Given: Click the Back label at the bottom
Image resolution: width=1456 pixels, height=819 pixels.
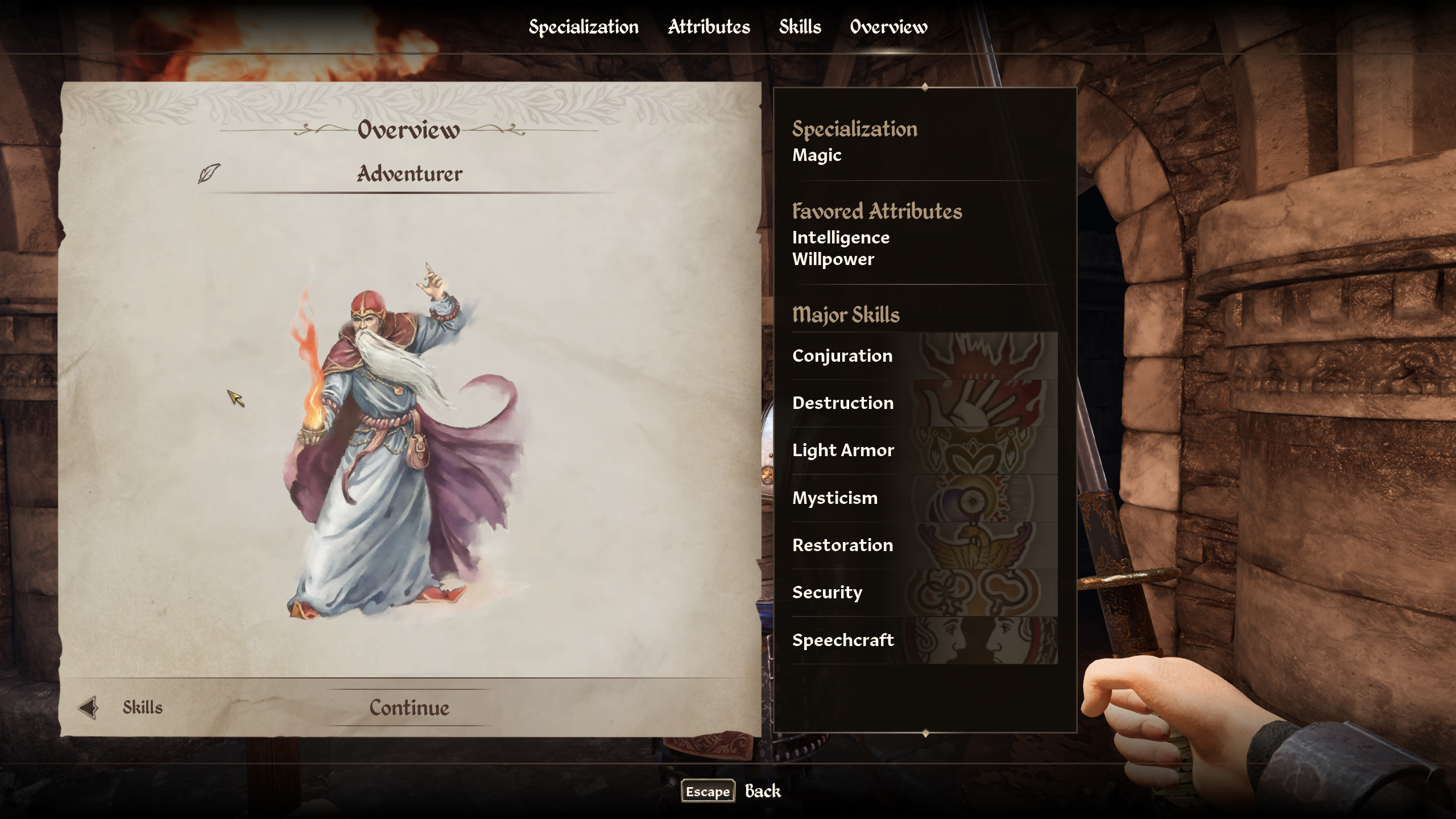Looking at the screenshot, I should click(763, 791).
